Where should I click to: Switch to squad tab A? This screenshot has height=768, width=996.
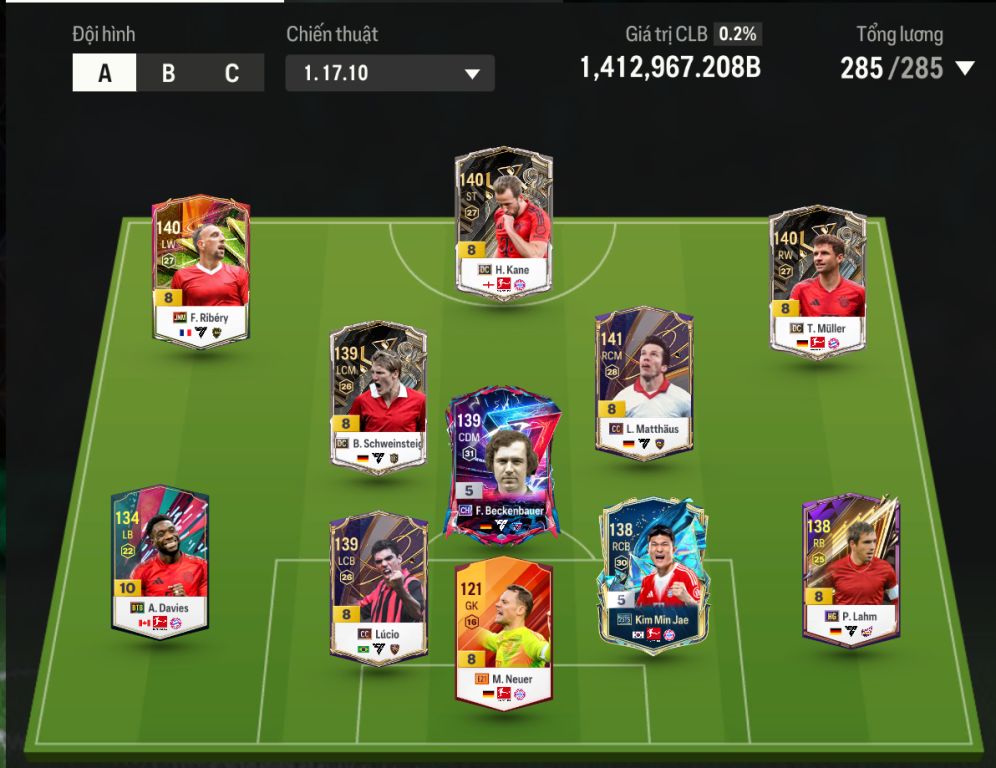(104, 73)
